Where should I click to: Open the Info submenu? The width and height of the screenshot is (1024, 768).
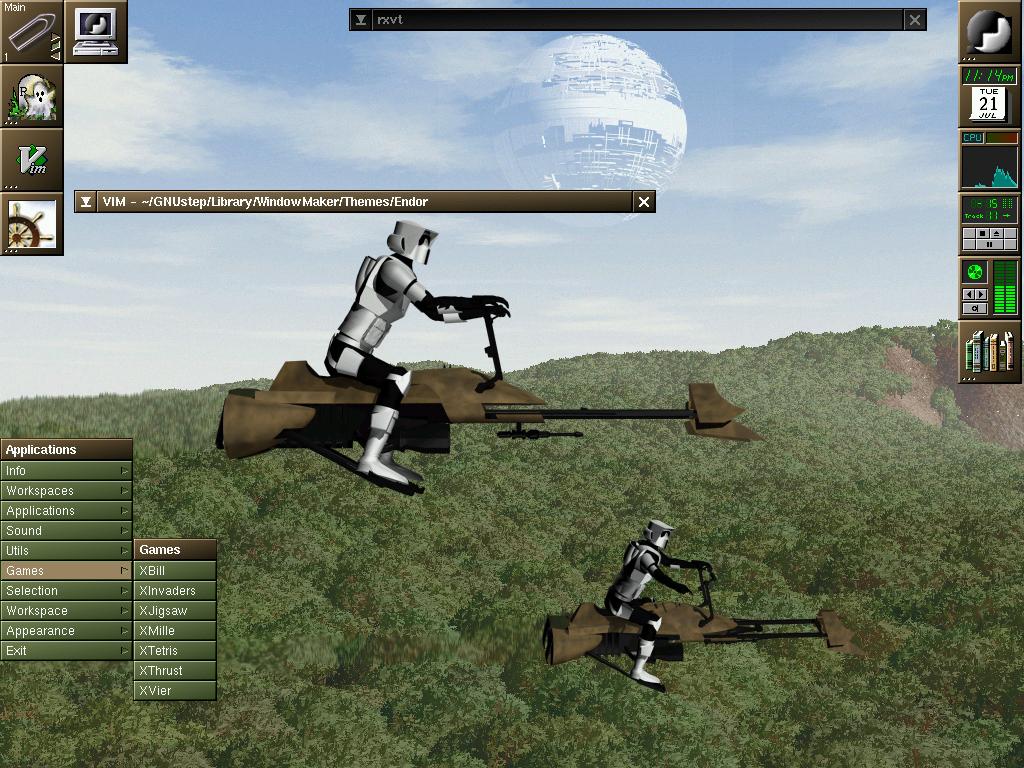(x=66, y=471)
